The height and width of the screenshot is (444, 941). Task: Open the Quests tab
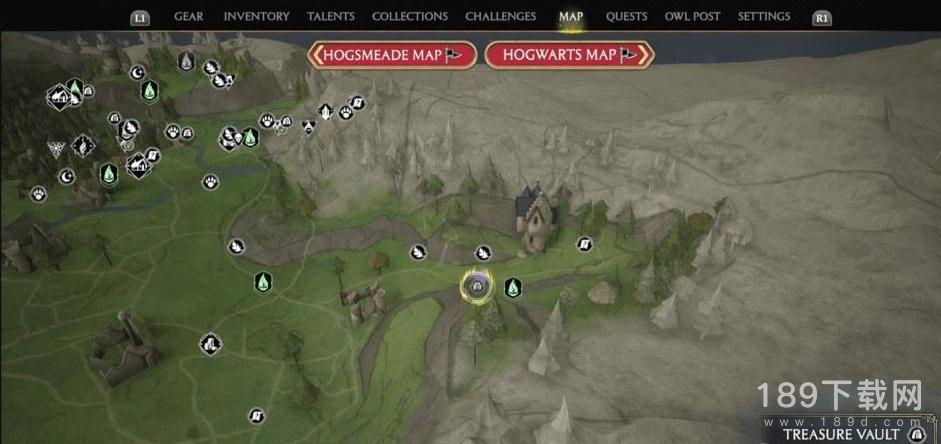tap(626, 17)
